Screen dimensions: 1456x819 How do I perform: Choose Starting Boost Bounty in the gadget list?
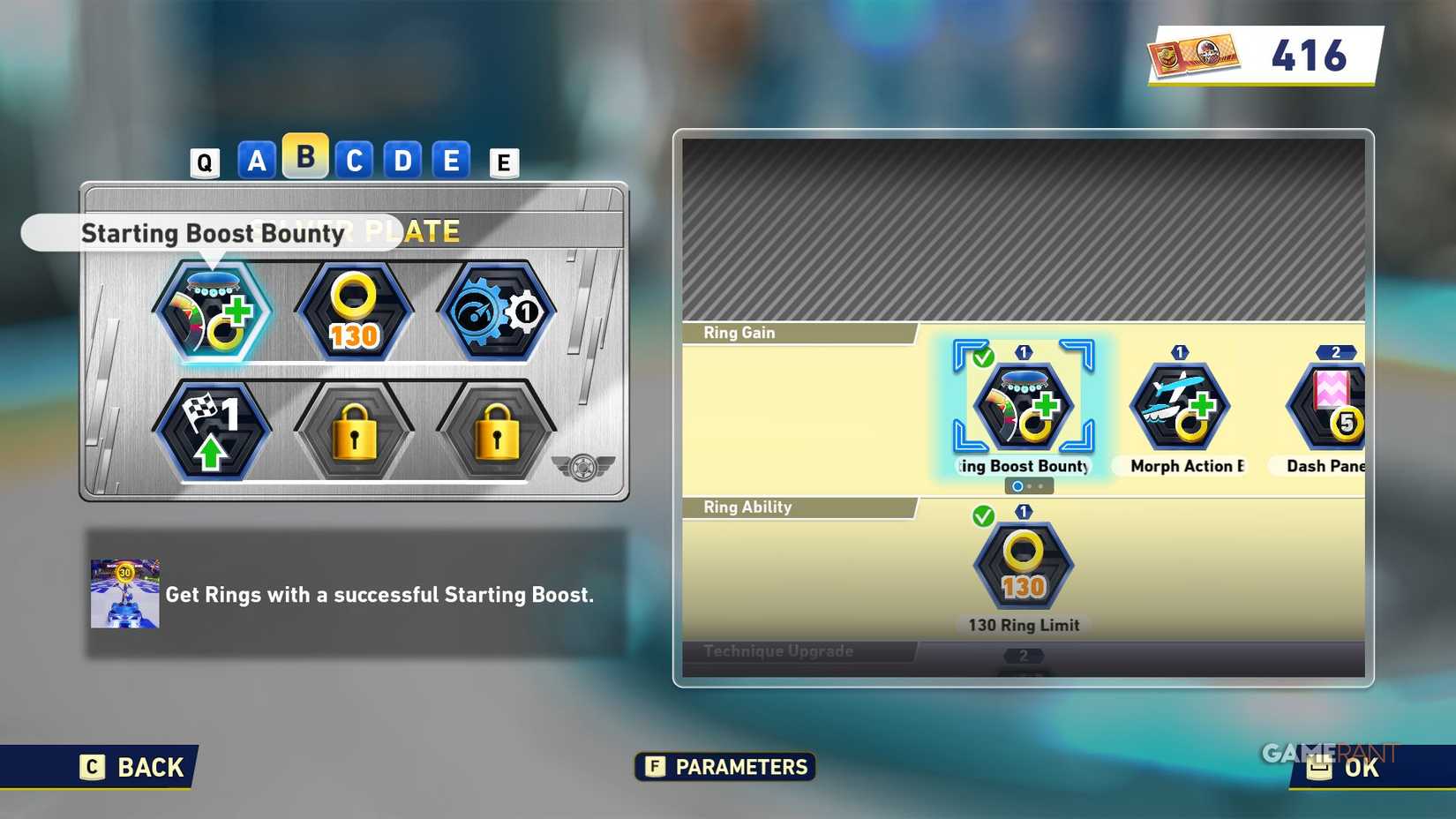(1024, 407)
